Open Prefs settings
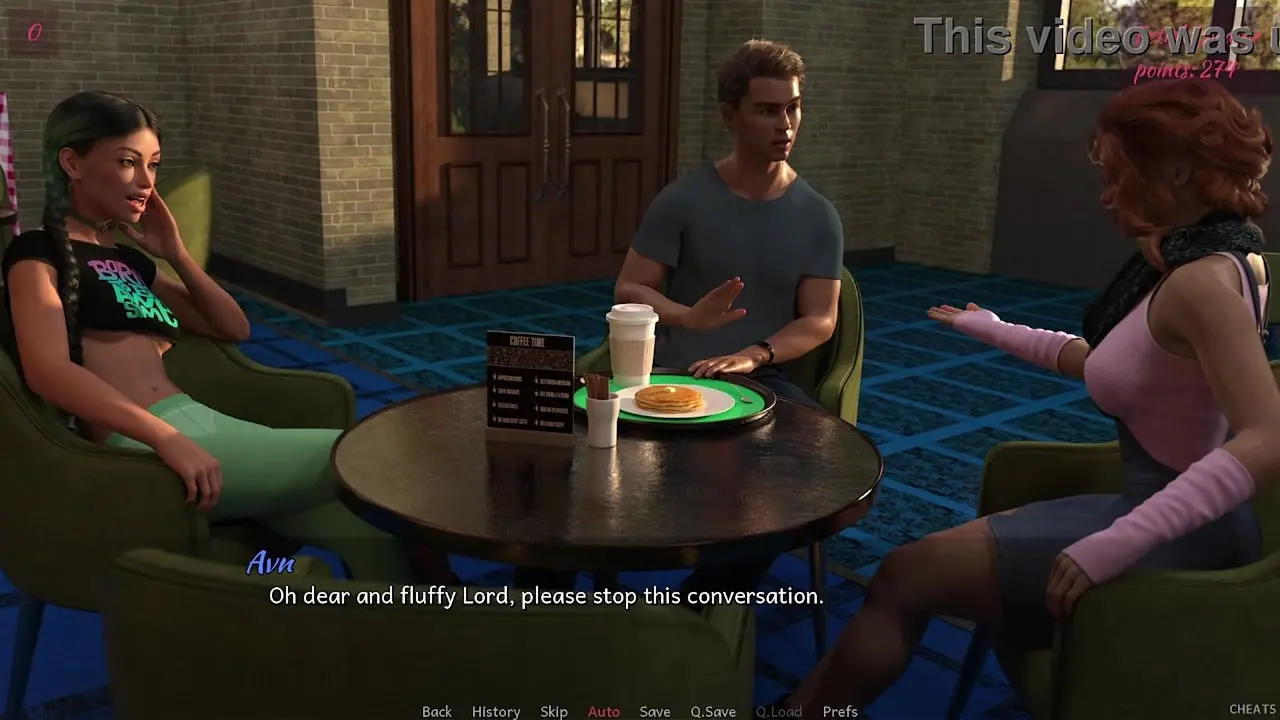 click(840, 711)
